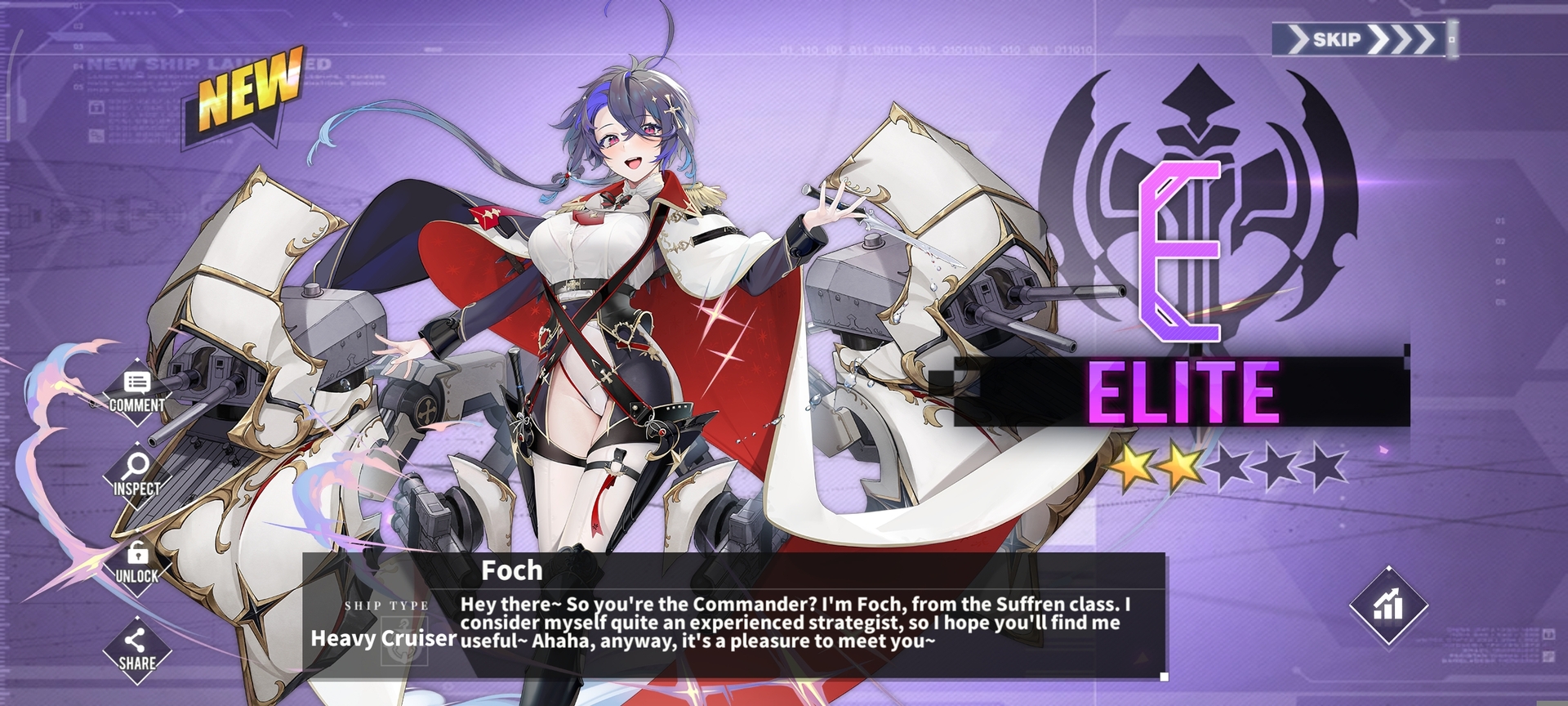This screenshot has width=1568, height=706.
Task: Inspect the ship artwork
Action: [136, 475]
